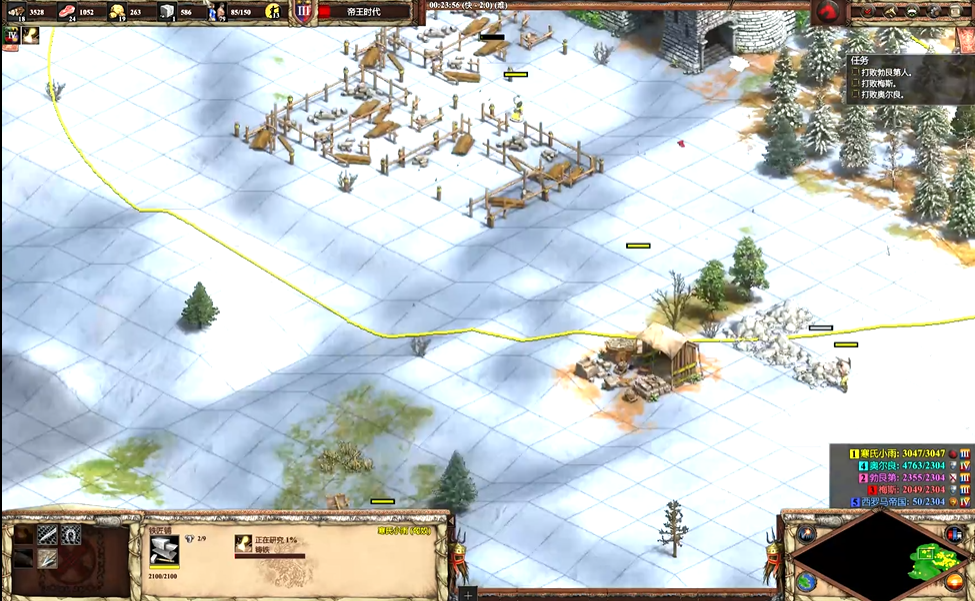Click on the diamond minimap
Image resolution: width=975 pixels, height=601 pixels.
point(876,554)
